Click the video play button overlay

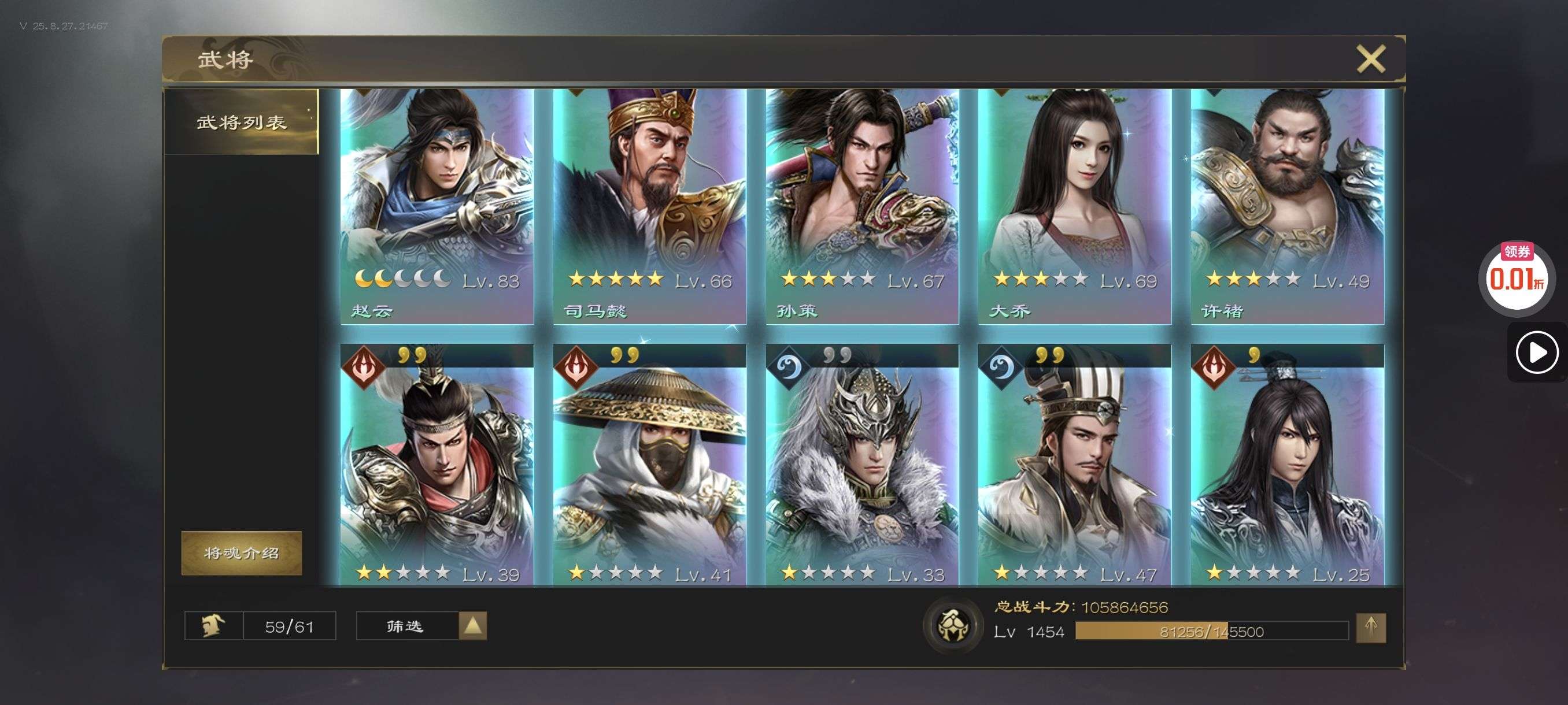pos(1536,352)
